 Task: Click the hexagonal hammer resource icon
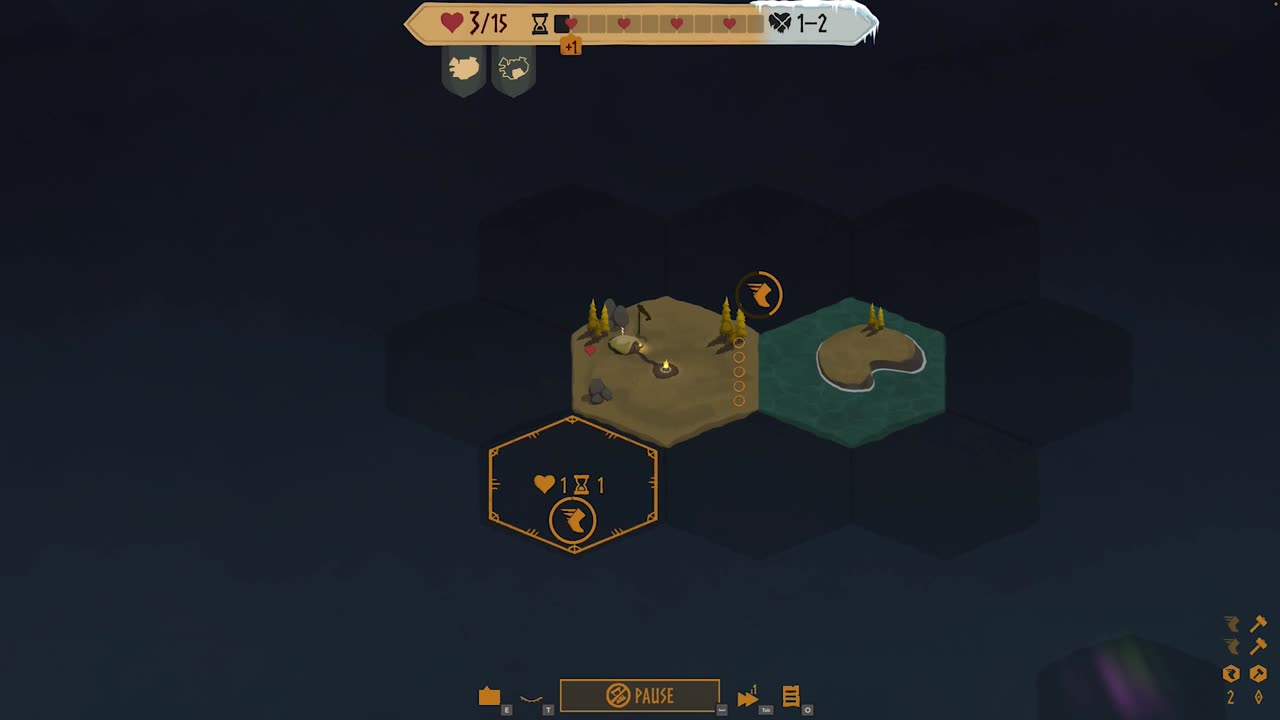coord(1258,674)
